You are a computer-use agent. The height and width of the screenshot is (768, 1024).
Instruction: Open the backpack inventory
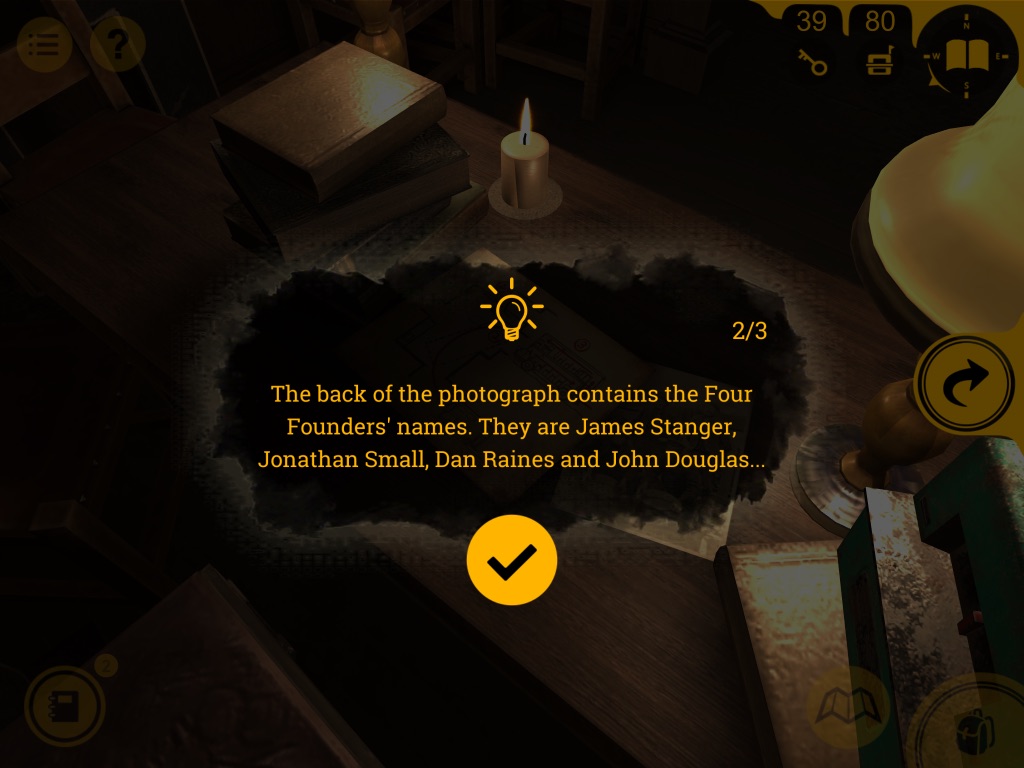point(972,730)
